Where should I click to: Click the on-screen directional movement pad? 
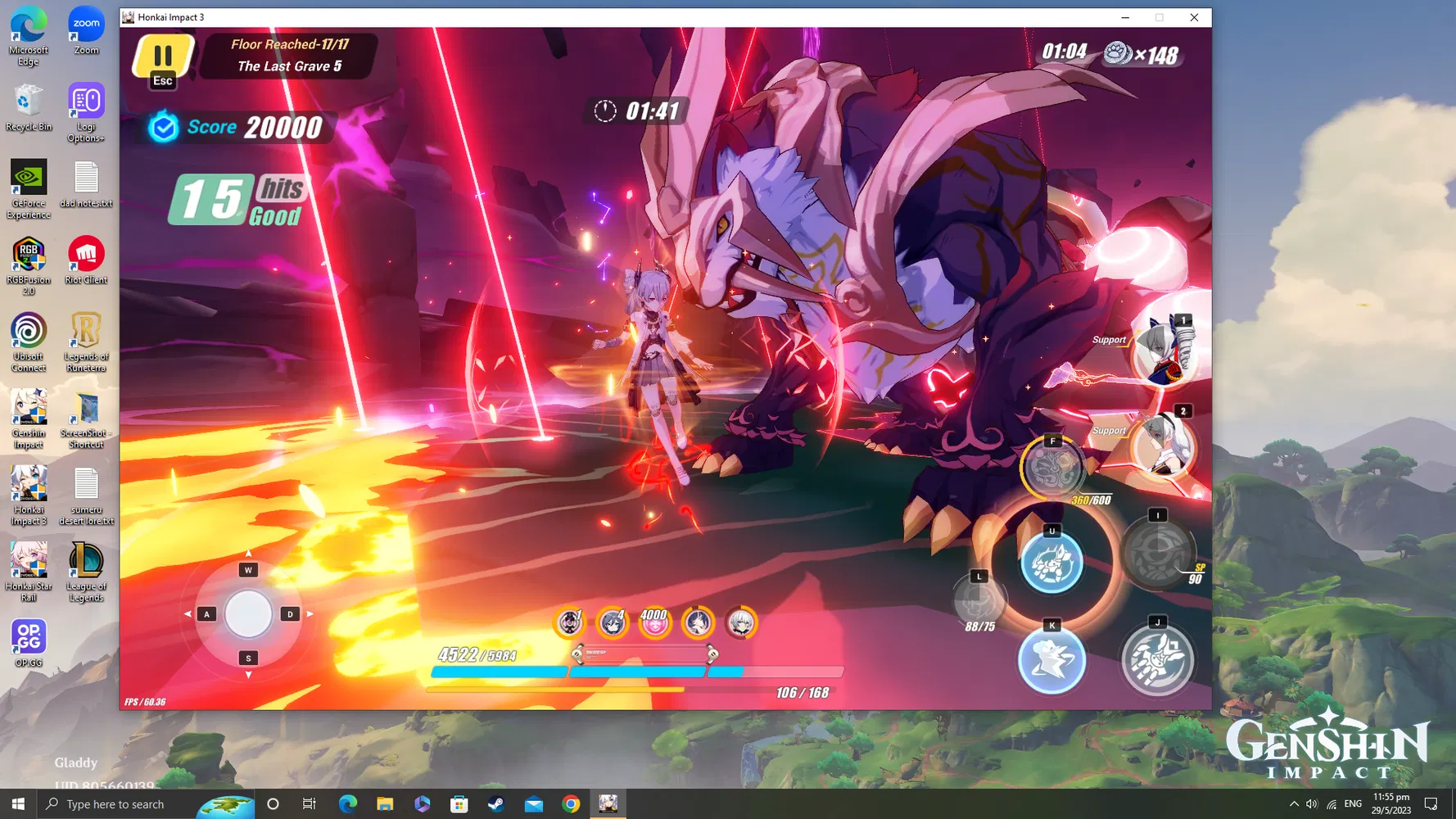pyautogui.click(x=247, y=613)
